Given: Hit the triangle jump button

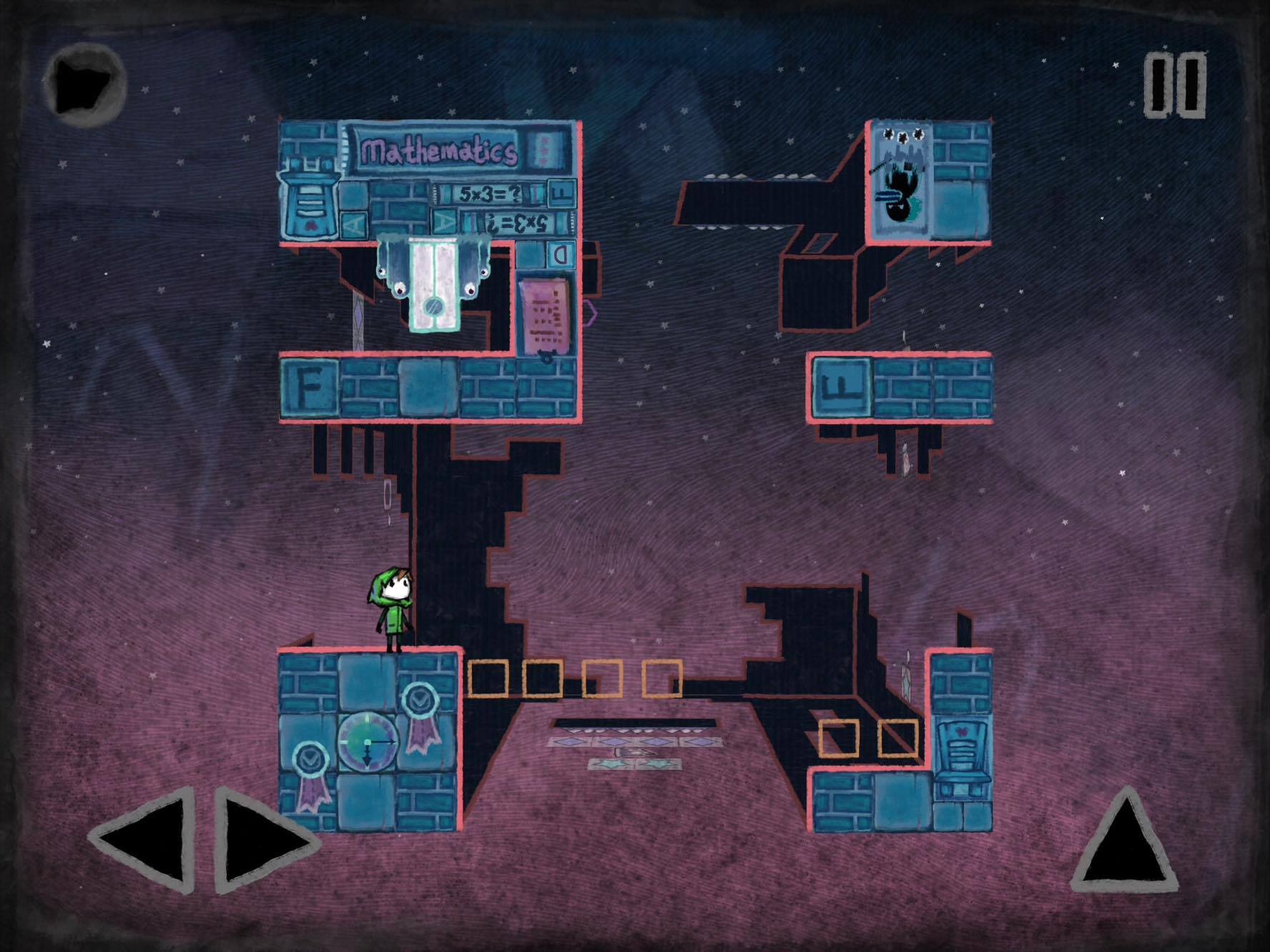Looking at the screenshot, I should 1125,843.
